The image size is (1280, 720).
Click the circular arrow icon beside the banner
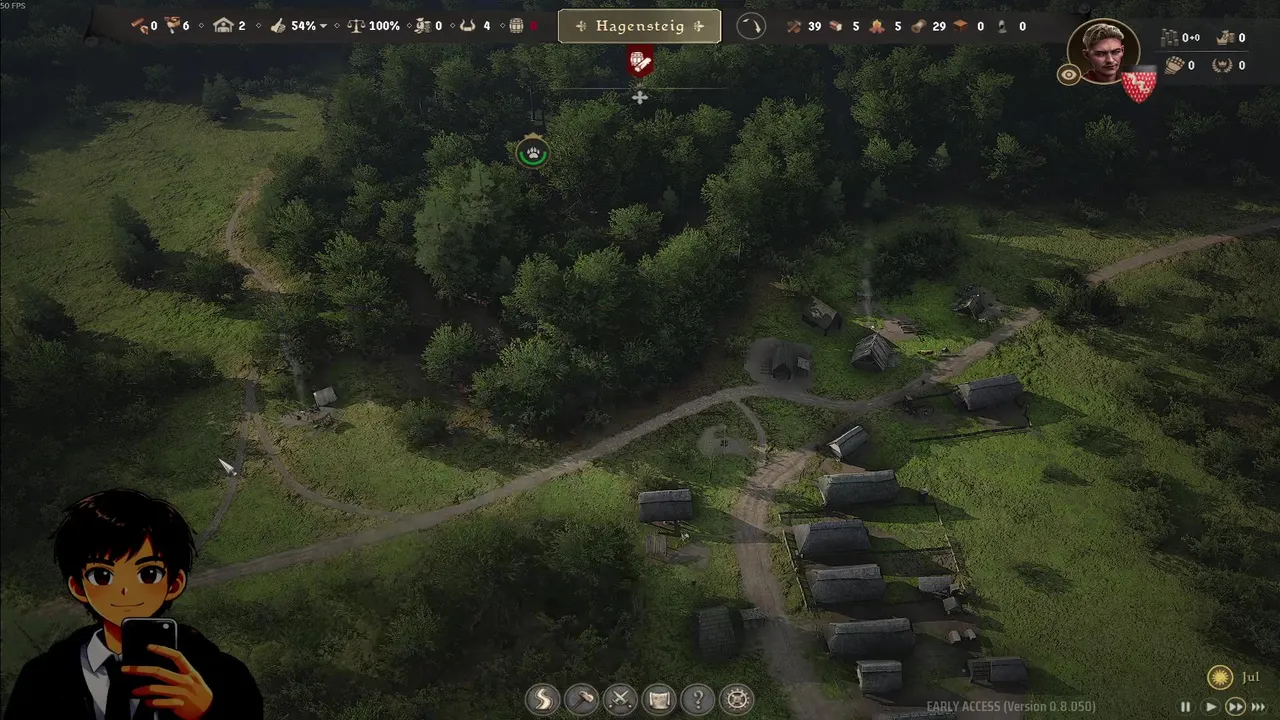click(x=750, y=26)
